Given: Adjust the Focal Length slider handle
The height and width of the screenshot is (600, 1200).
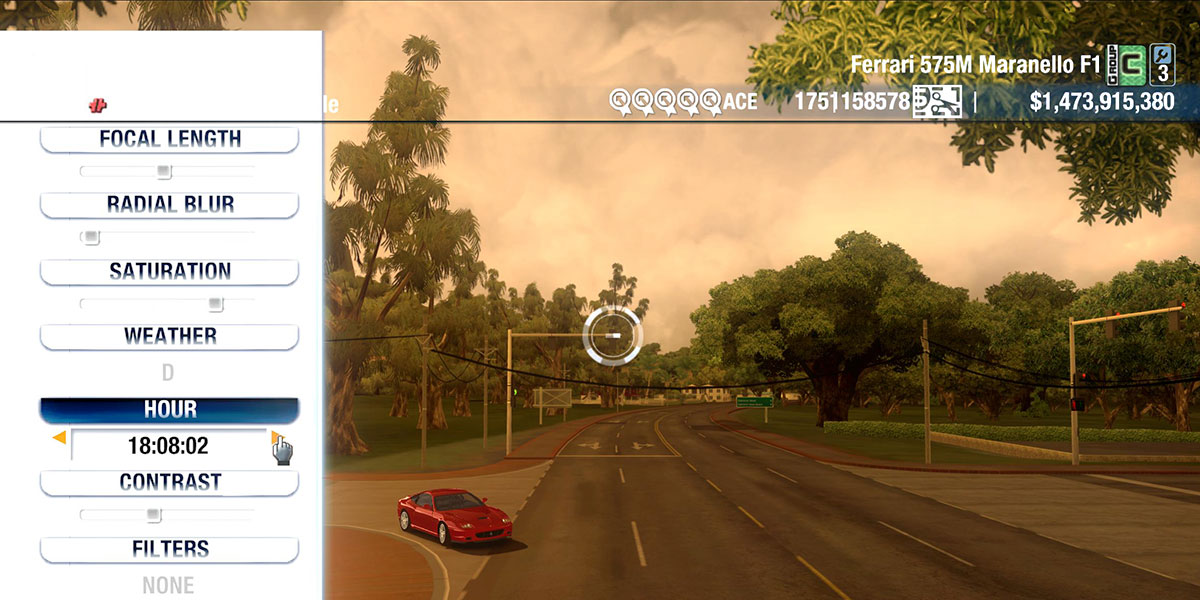Looking at the screenshot, I should pyautogui.click(x=164, y=172).
